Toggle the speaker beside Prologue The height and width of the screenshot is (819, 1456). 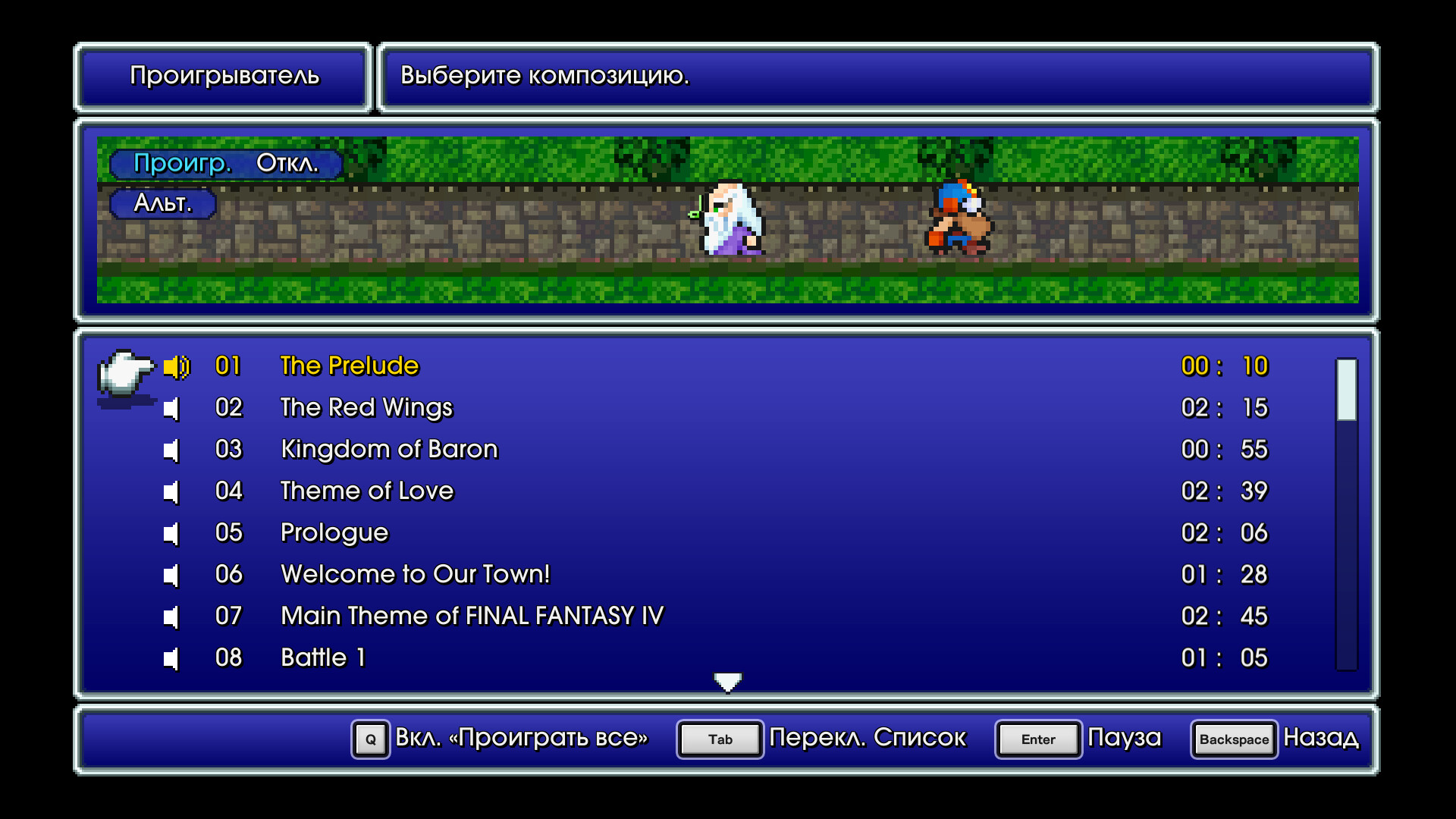click(x=173, y=532)
